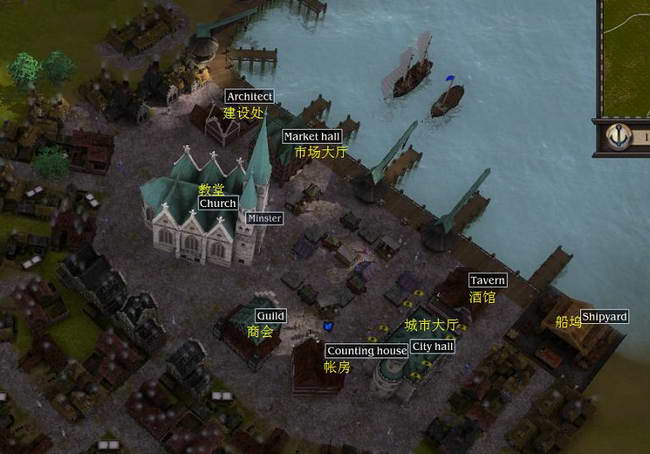Choose the Church label
The width and height of the screenshot is (650, 454).
coord(218,203)
